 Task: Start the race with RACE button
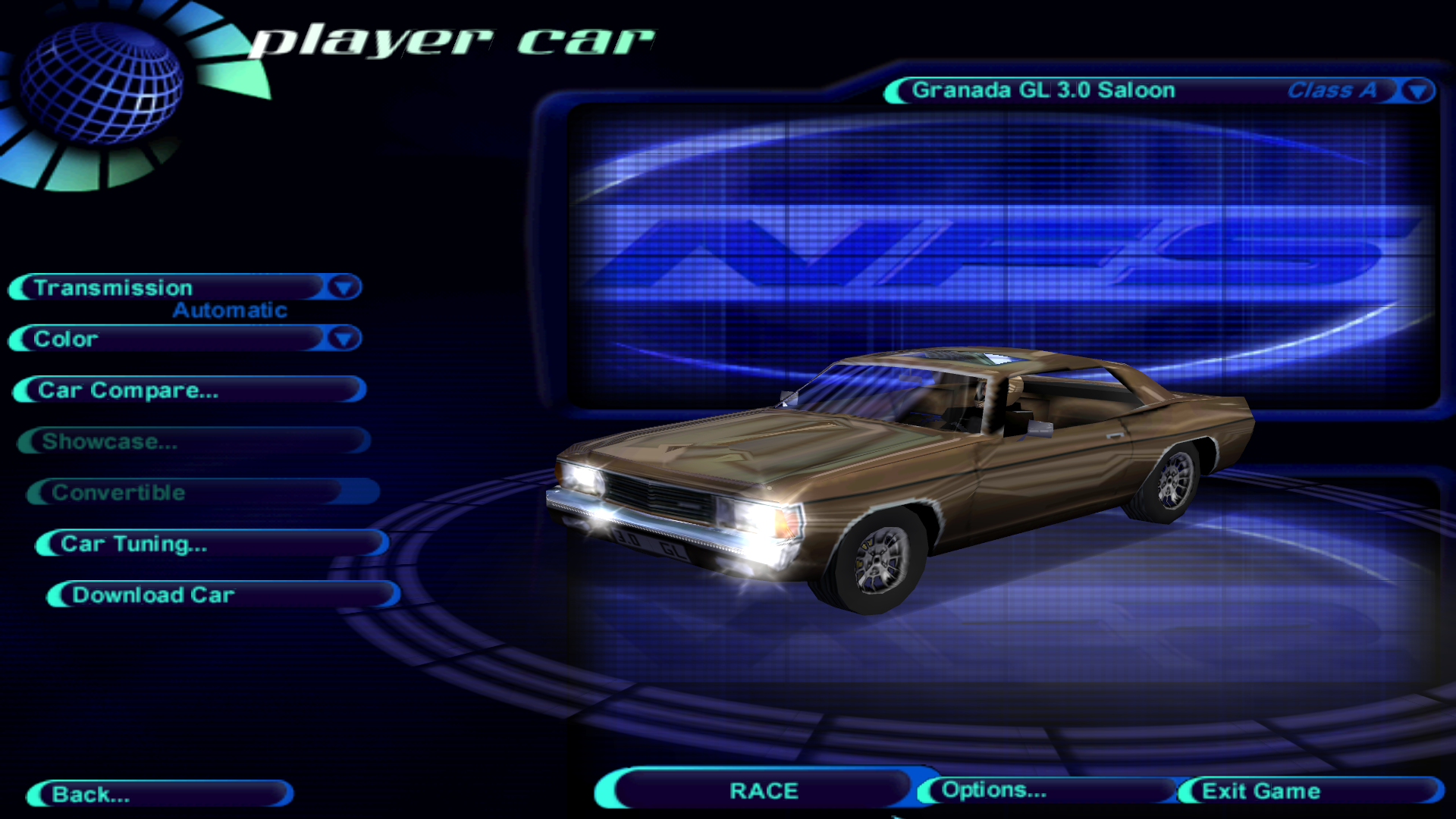point(763,791)
